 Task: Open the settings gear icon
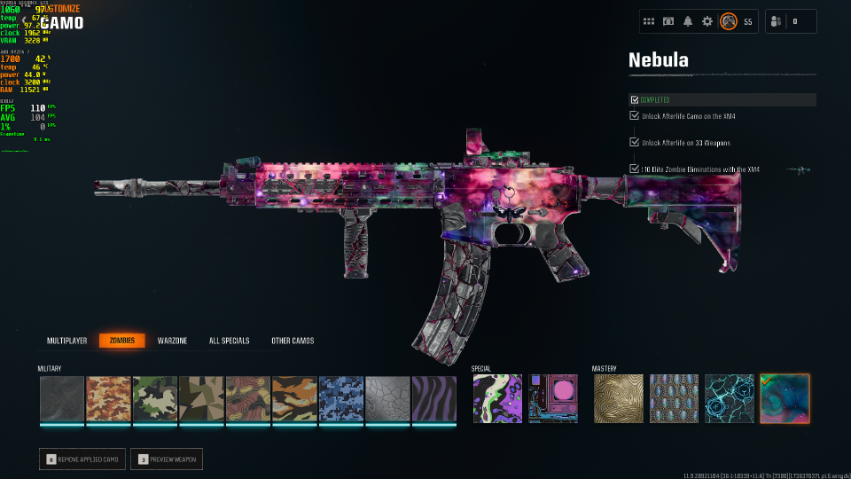[x=708, y=21]
